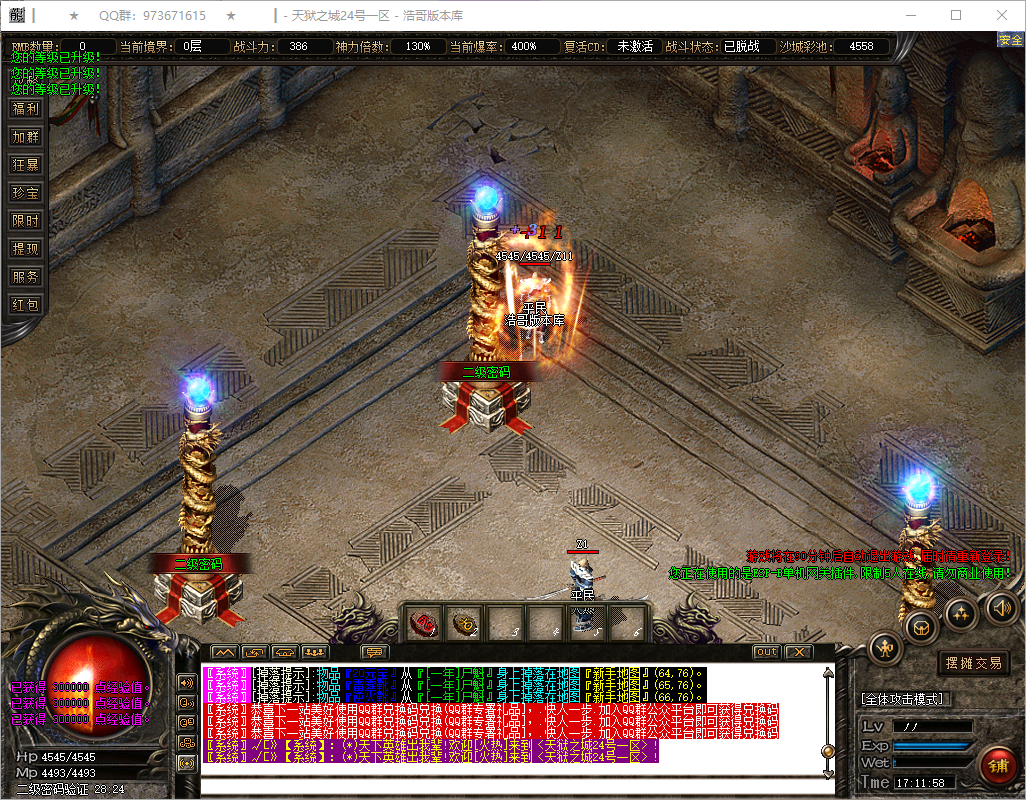
Task: Close the game window
Action: 1002,15
